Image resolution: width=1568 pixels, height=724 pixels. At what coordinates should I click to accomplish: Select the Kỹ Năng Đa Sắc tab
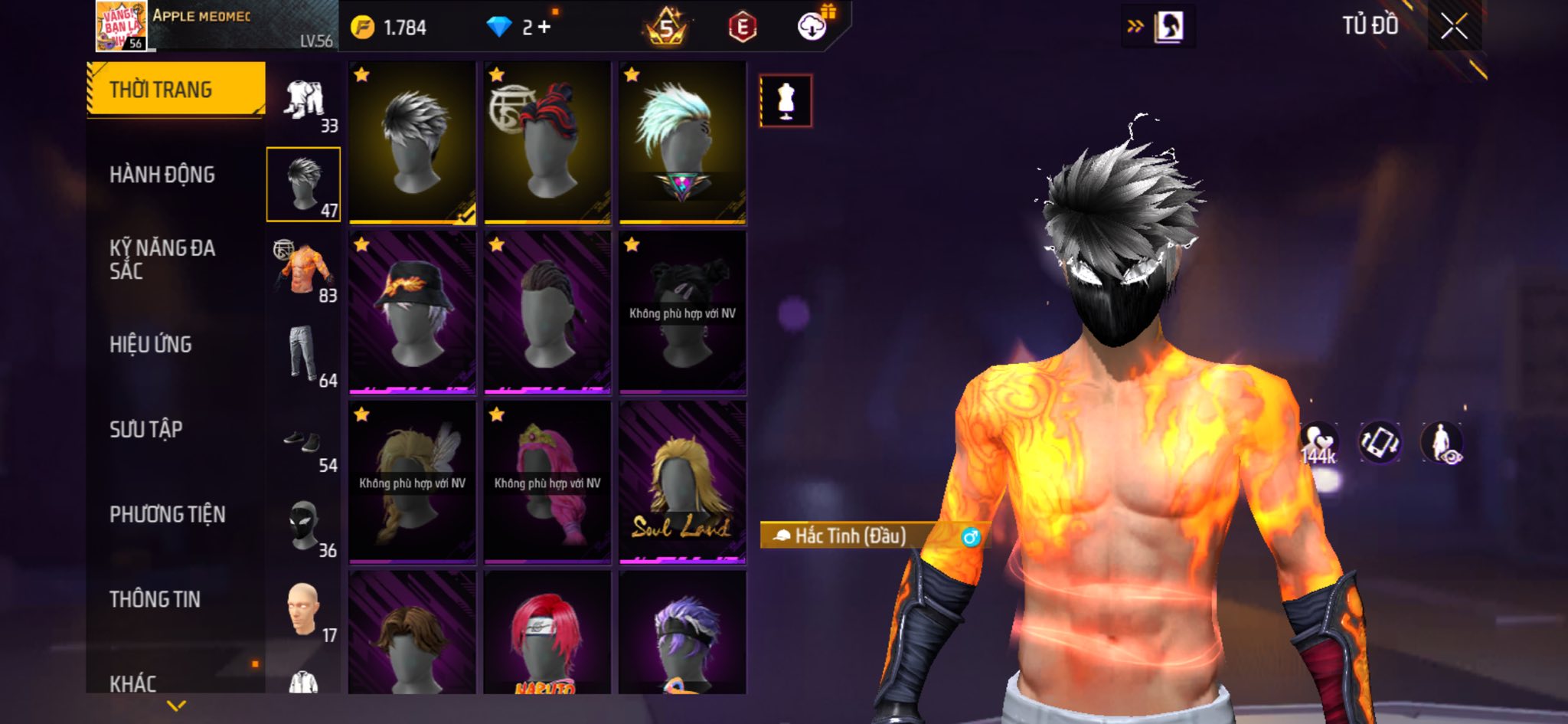click(162, 259)
